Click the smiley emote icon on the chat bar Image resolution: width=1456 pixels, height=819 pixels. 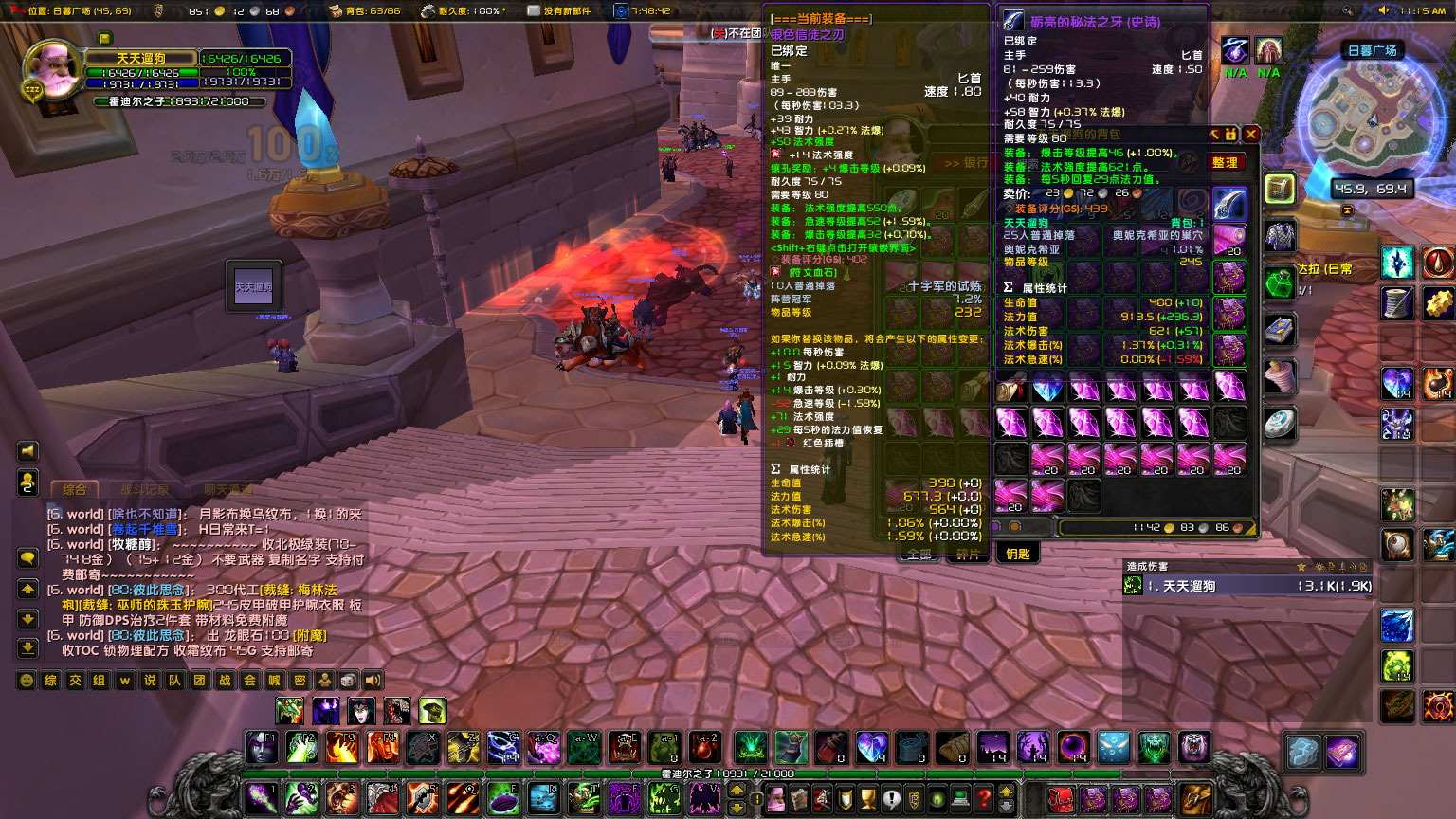[26, 679]
